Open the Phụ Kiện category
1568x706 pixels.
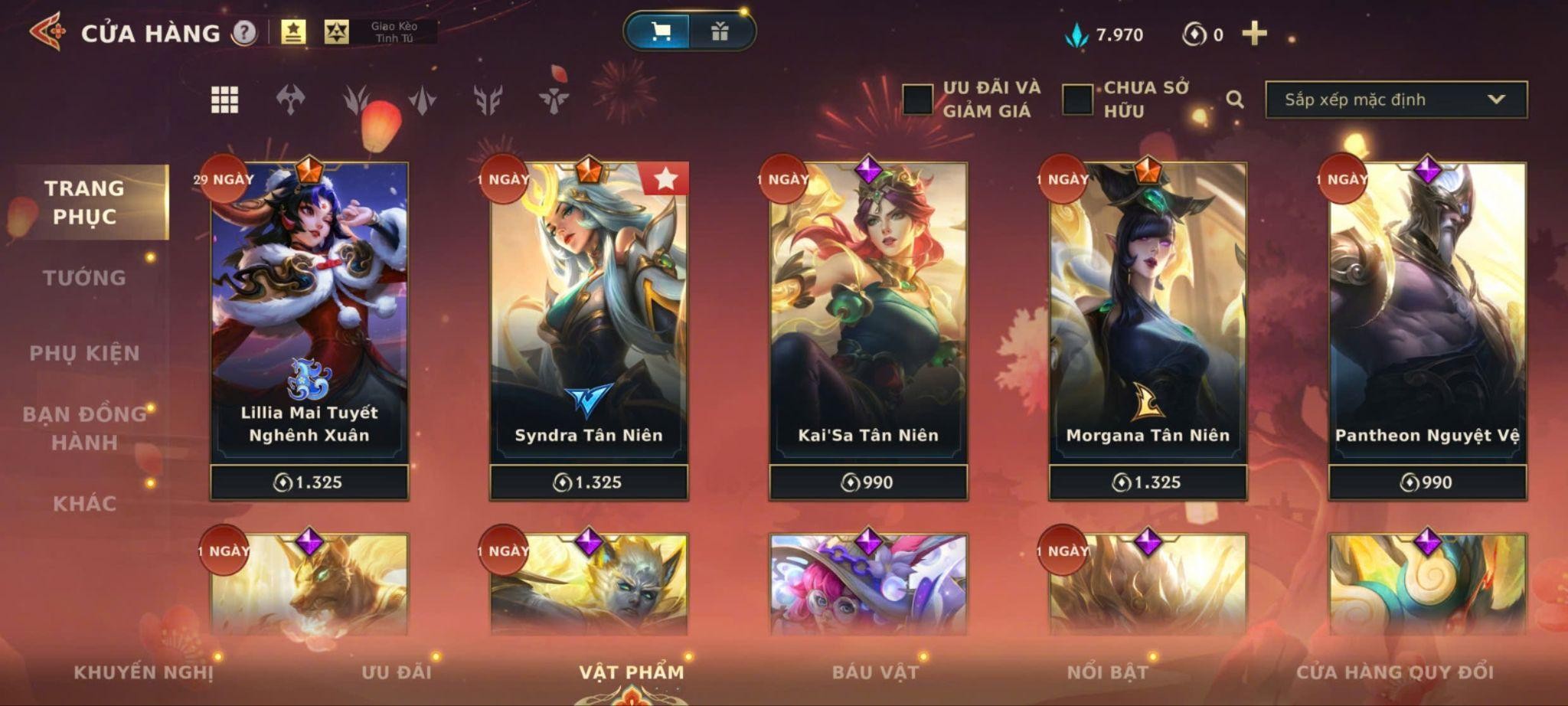coord(84,353)
